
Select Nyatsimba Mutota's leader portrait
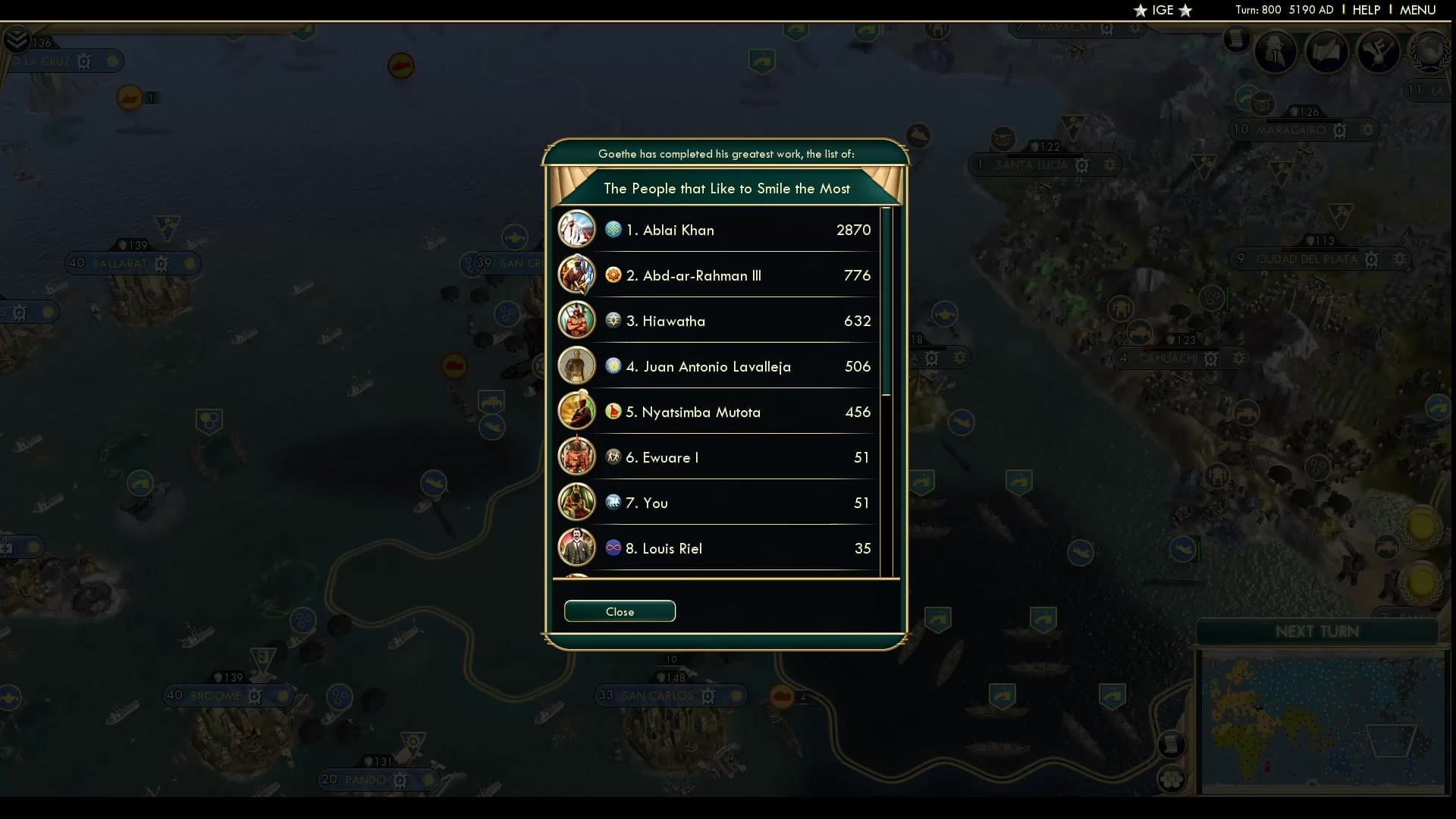coord(577,411)
